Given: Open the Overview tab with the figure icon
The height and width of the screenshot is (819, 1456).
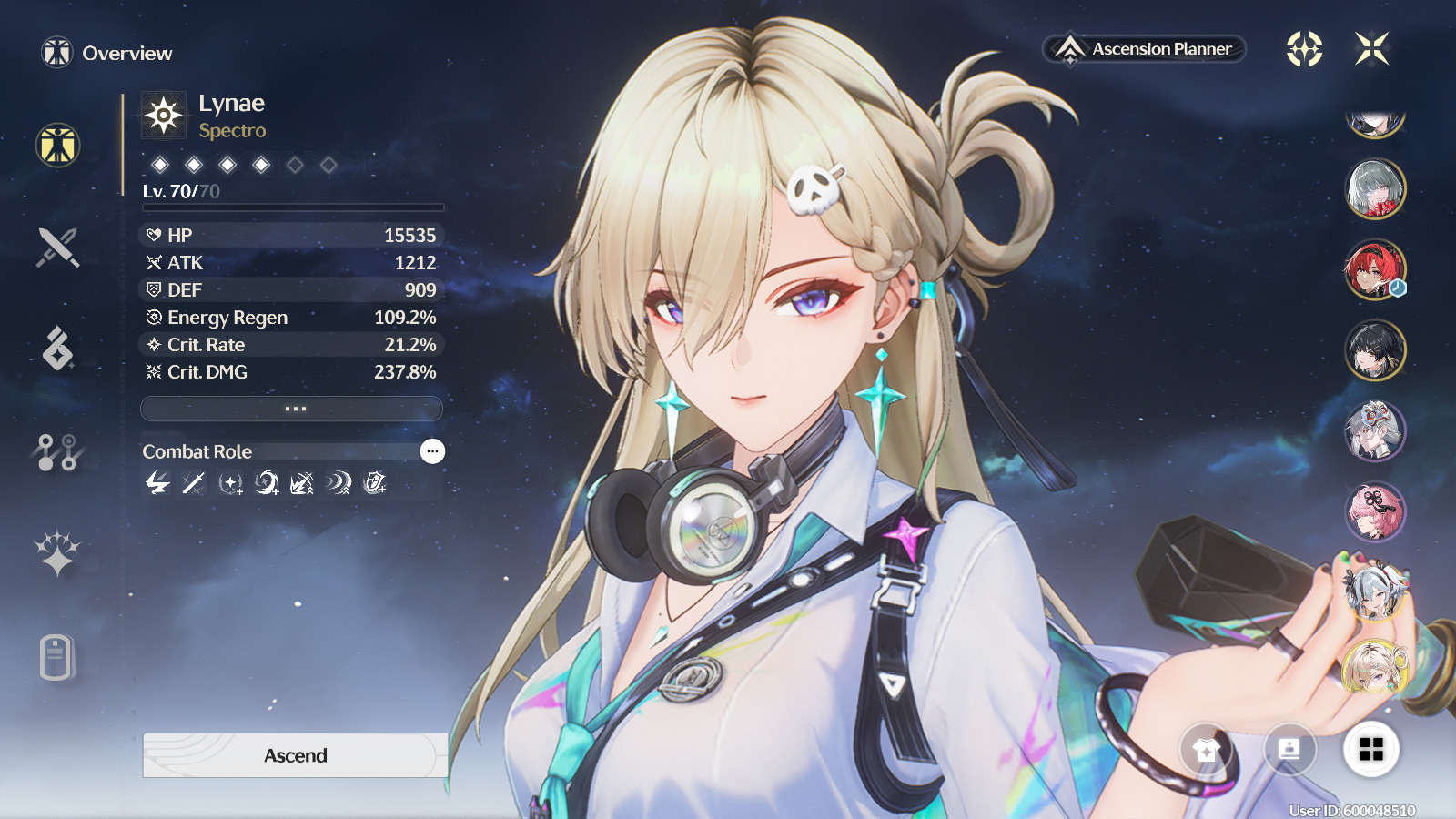Looking at the screenshot, I should (58, 146).
